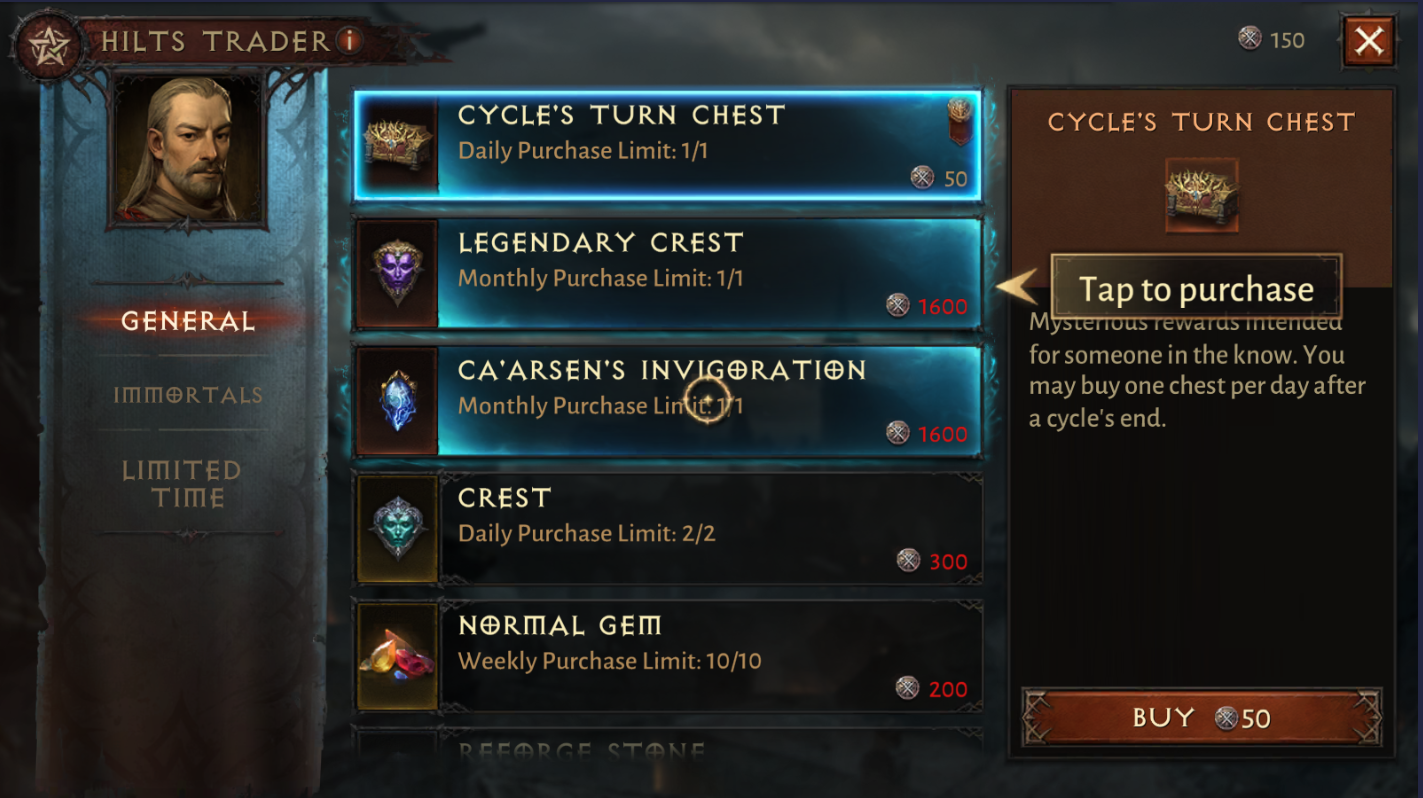Click the Cycle's Turn Chest icon

tap(396, 145)
